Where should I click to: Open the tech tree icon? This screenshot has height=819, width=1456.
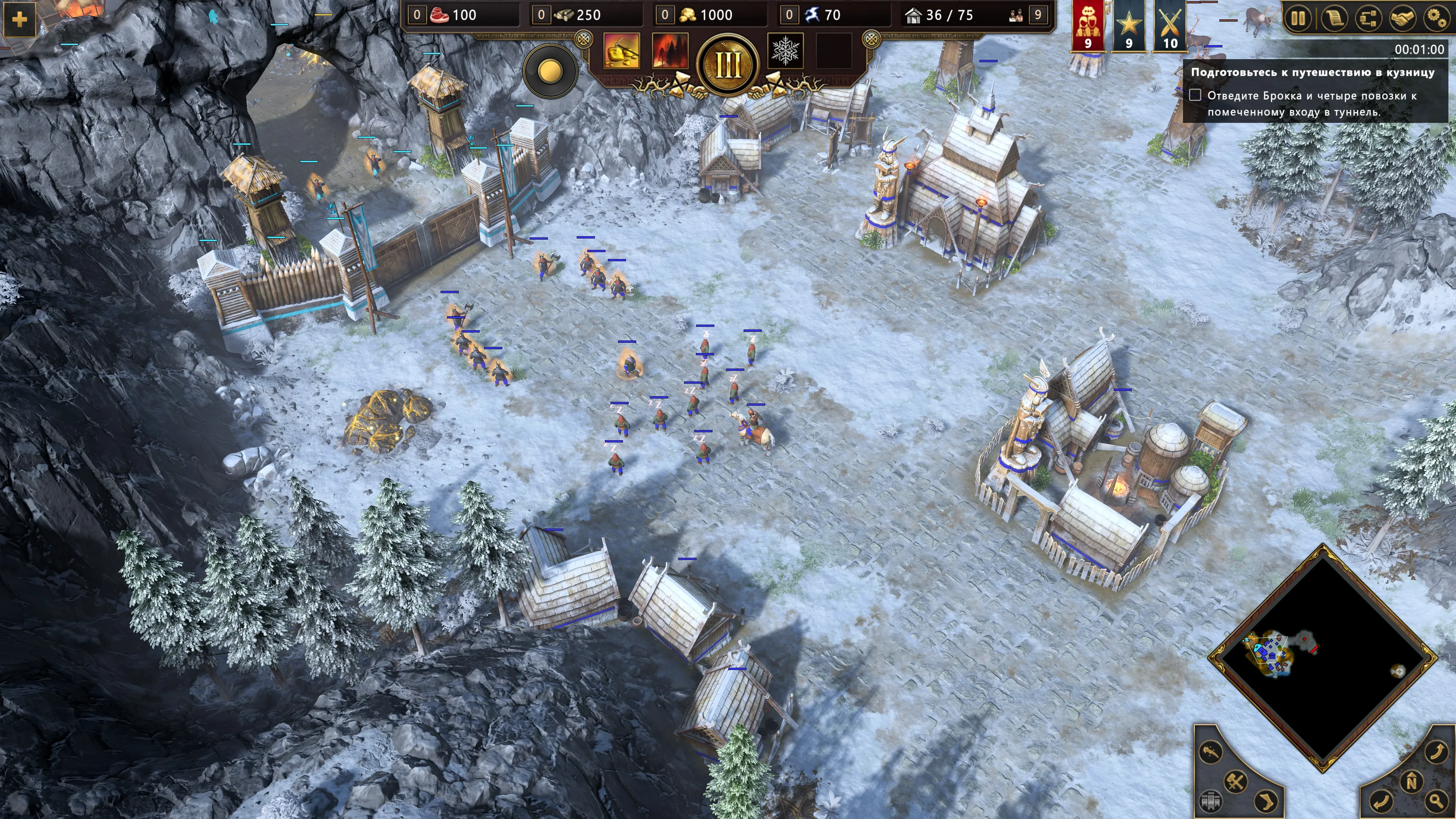pyautogui.click(x=1368, y=18)
